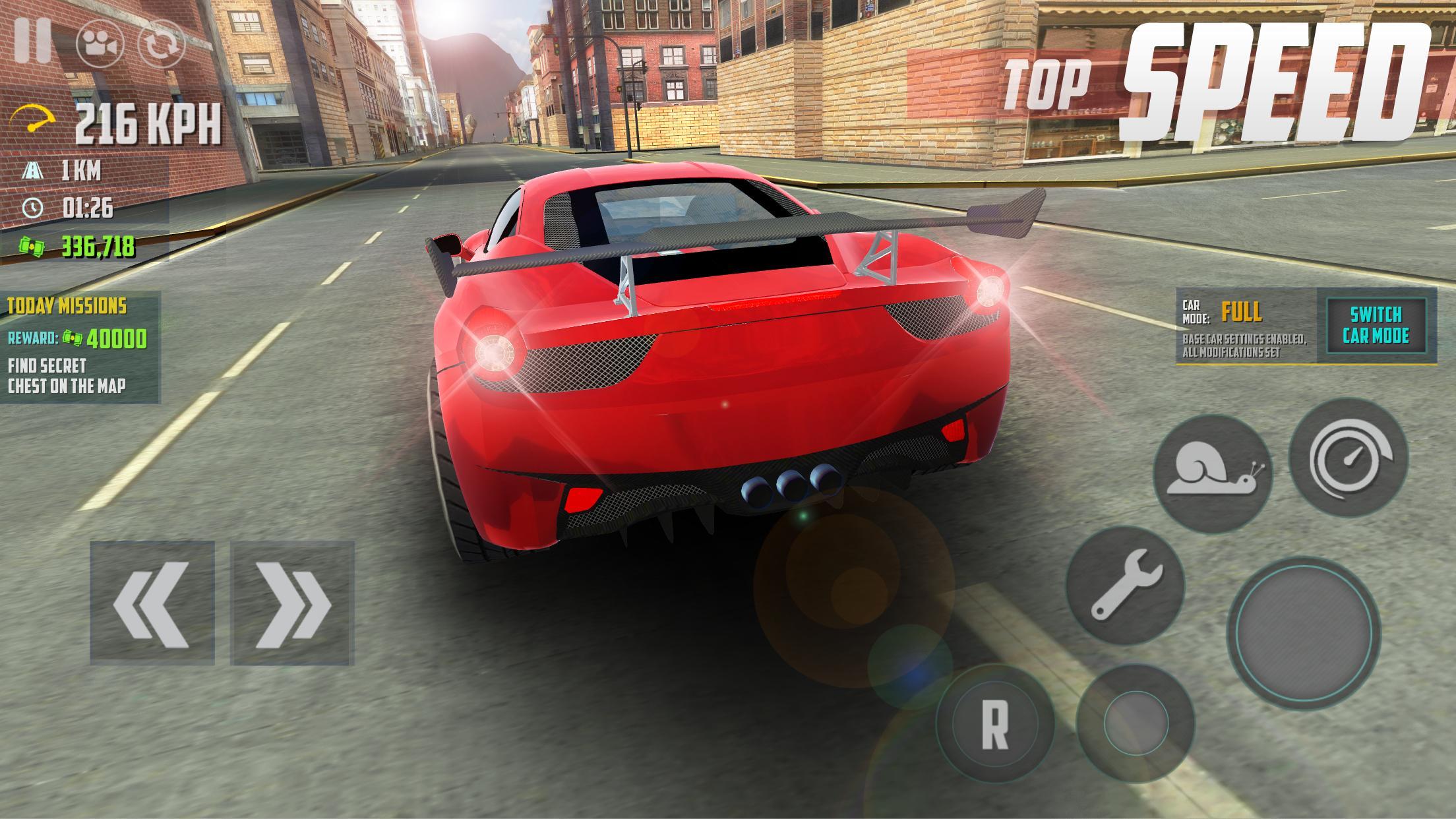Steer right with the right arrow button

coord(292,603)
